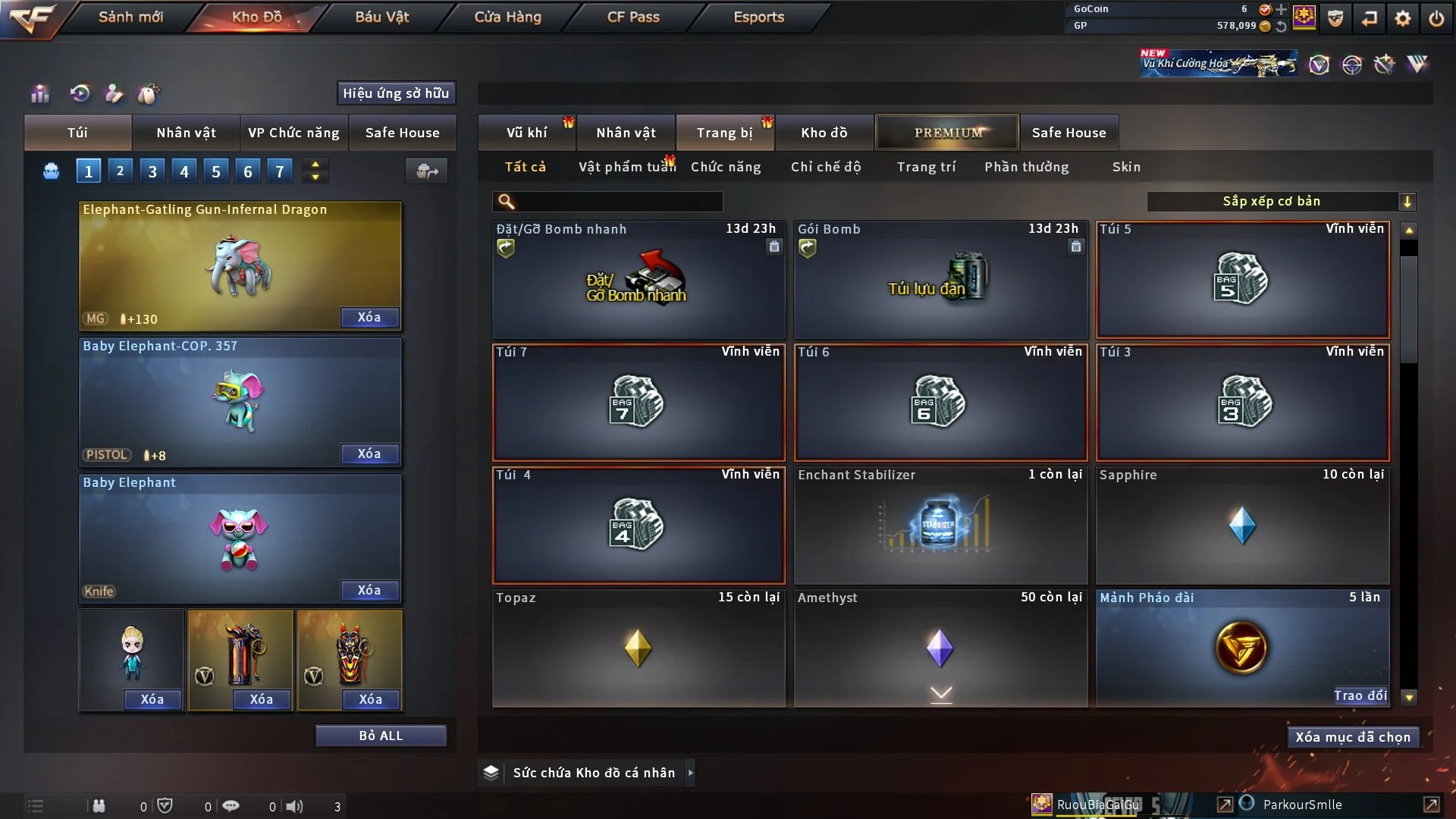The width and height of the screenshot is (1456, 819).
Task: Choose bag slot number 3
Action: tap(152, 171)
